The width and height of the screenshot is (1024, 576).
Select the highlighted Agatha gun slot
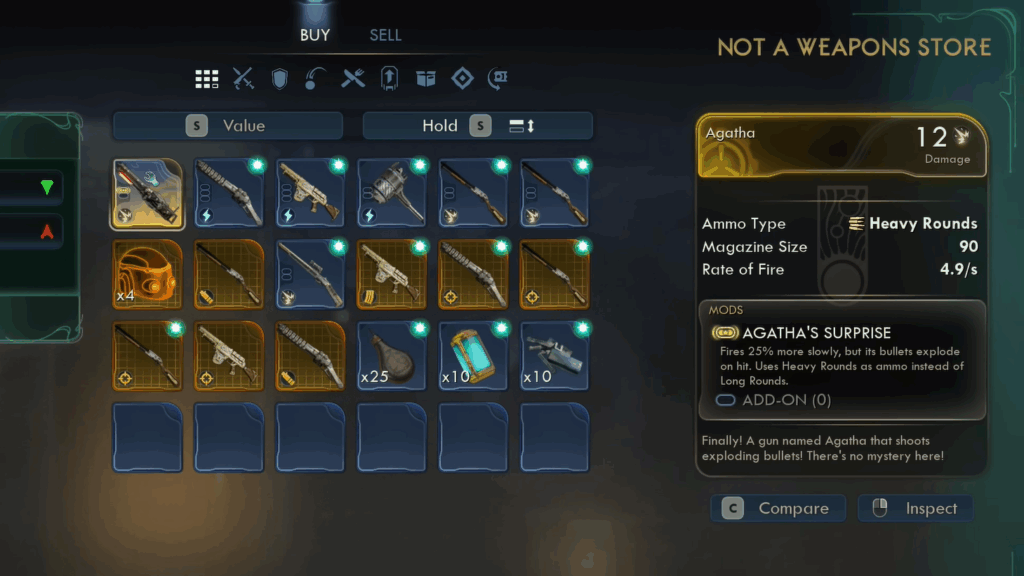148,193
